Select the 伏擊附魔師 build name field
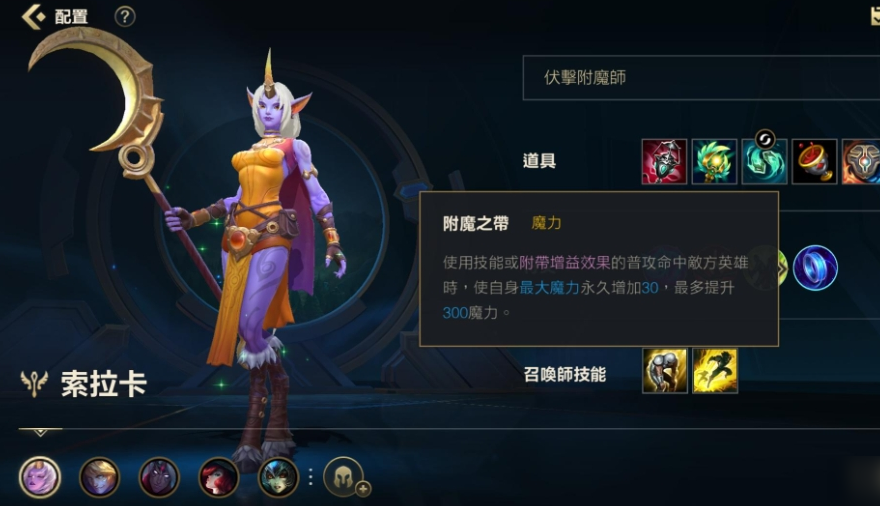Viewport: 880px width, 506px height. (x=700, y=78)
